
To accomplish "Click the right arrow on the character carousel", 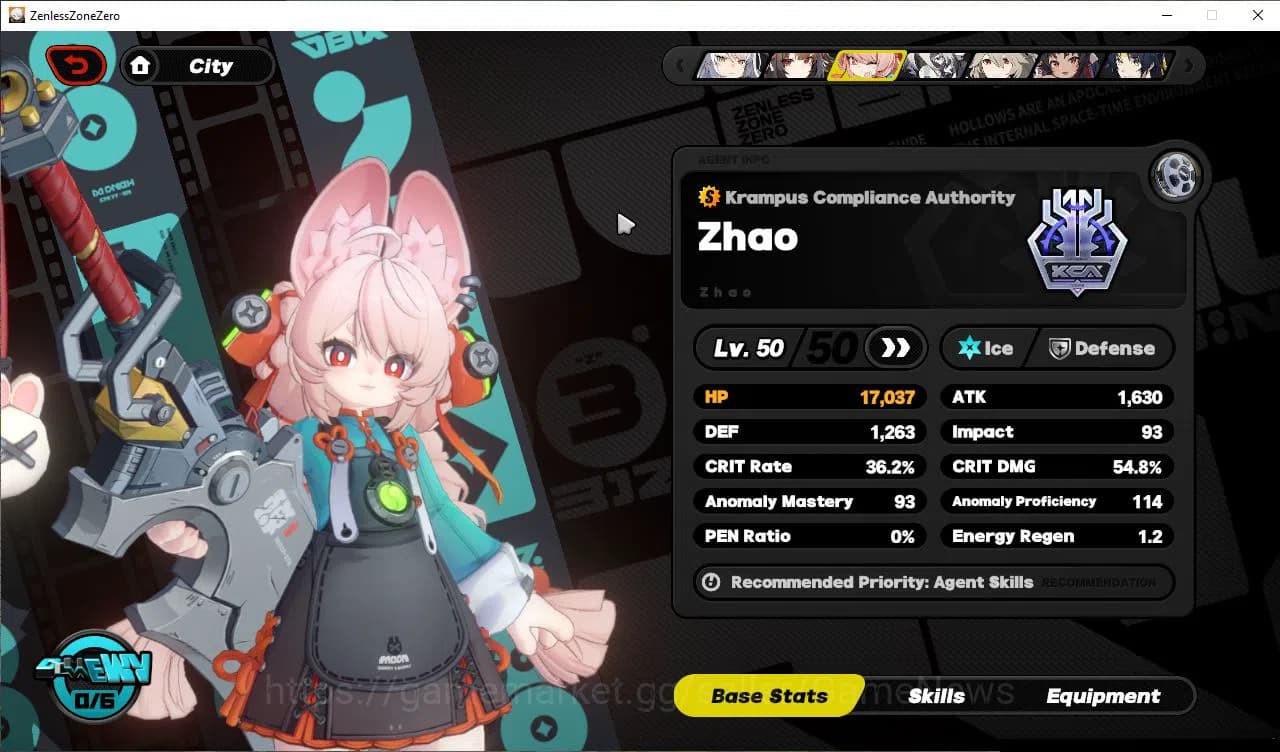I will coord(1189,66).
